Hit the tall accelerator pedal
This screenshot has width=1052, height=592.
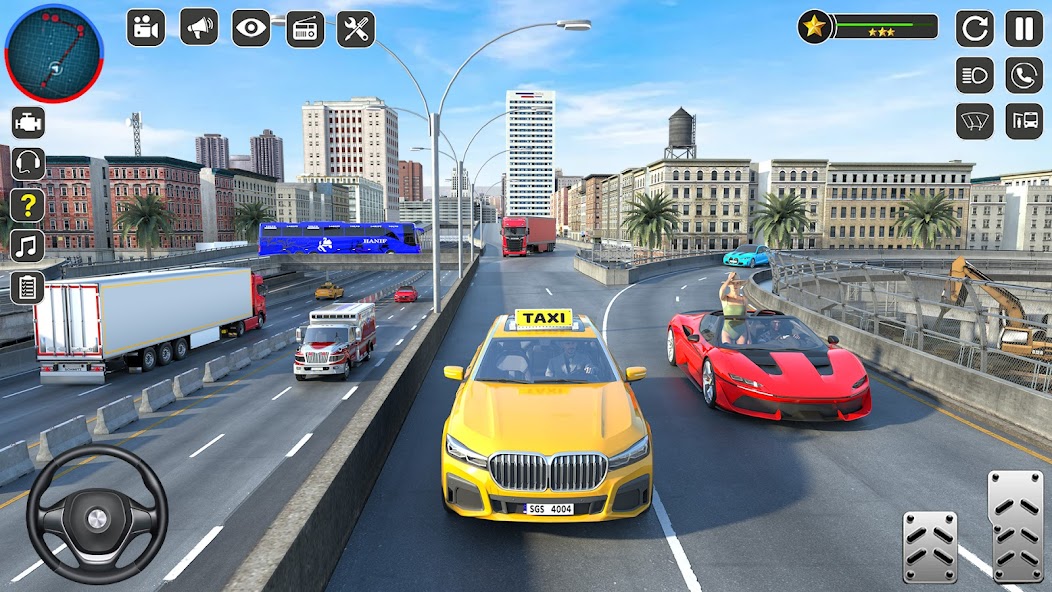tap(1015, 525)
